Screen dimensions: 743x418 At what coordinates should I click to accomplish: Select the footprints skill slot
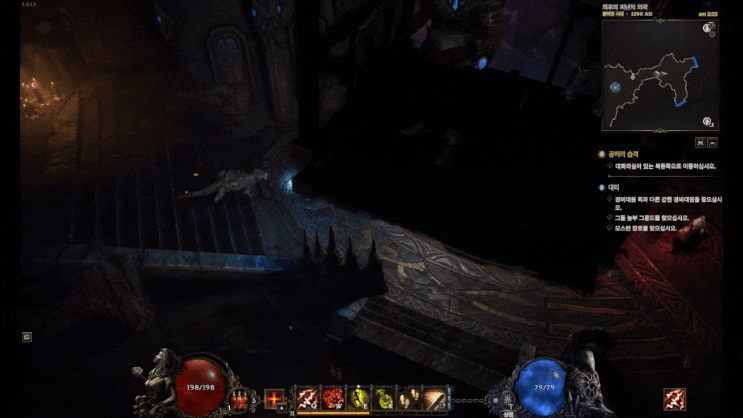click(411, 399)
